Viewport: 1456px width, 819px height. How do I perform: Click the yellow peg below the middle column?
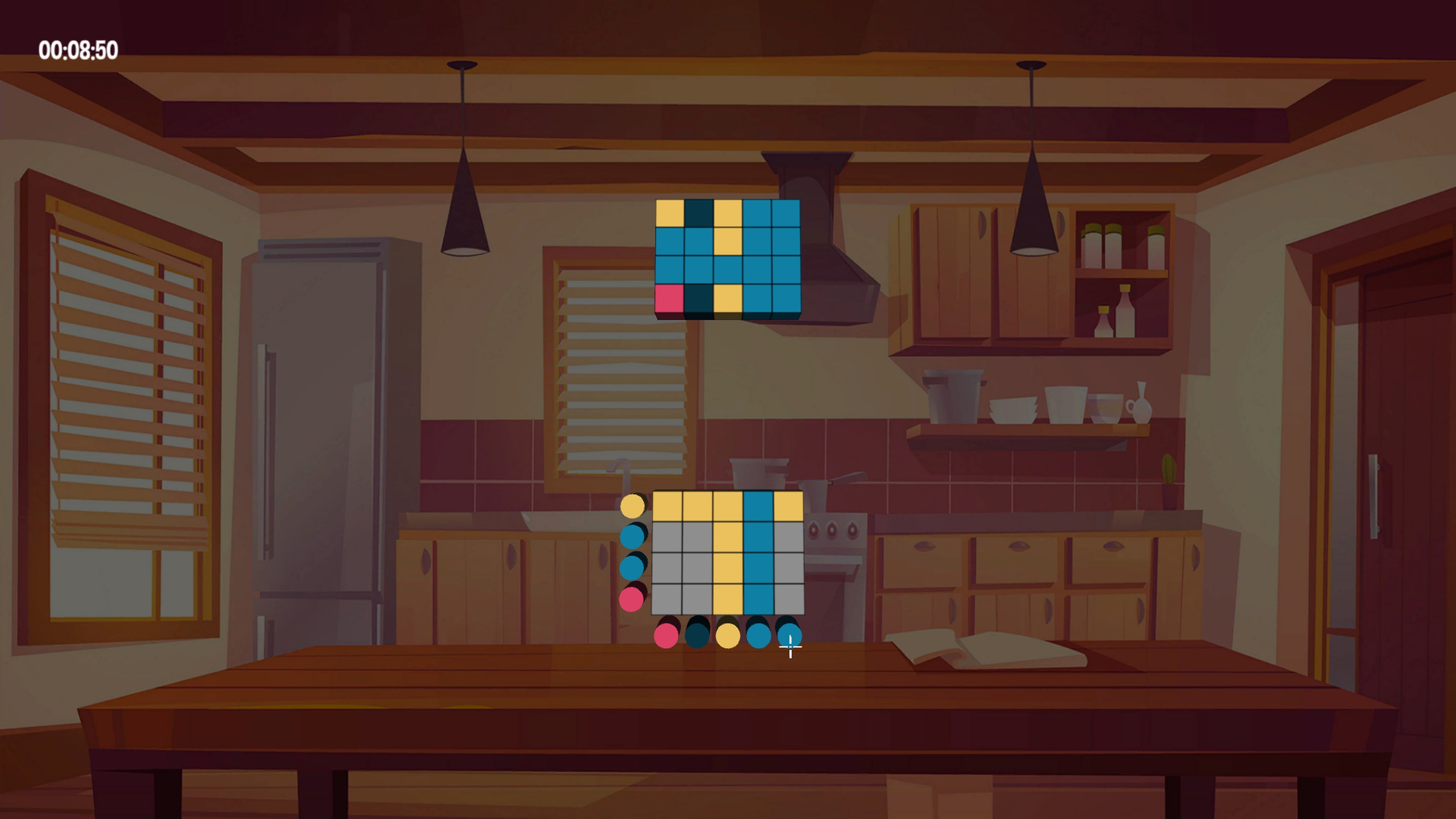tap(728, 637)
